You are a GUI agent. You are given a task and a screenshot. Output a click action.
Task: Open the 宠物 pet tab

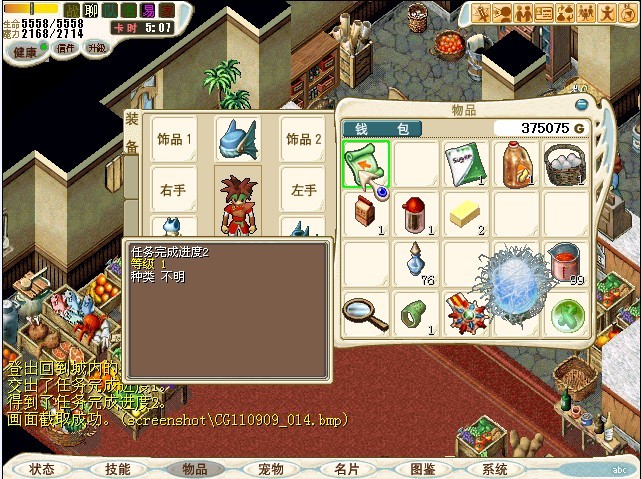(271, 468)
